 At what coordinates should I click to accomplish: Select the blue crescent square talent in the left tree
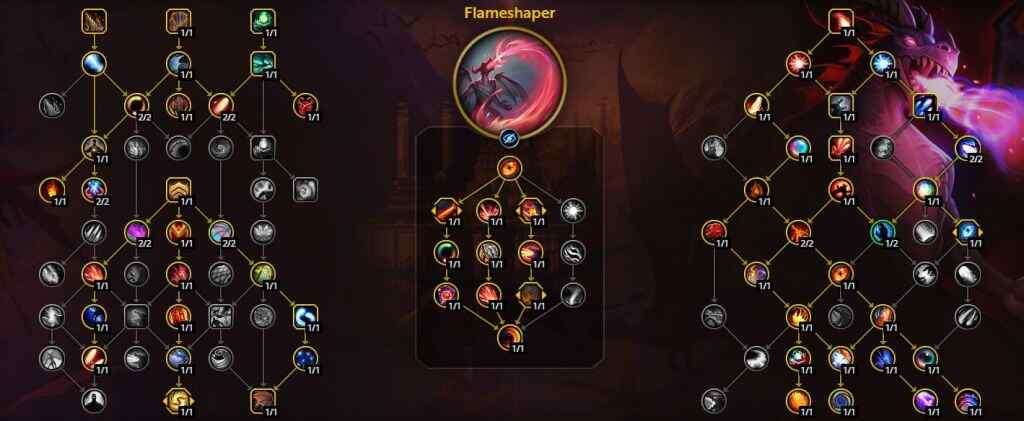point(305,317)
